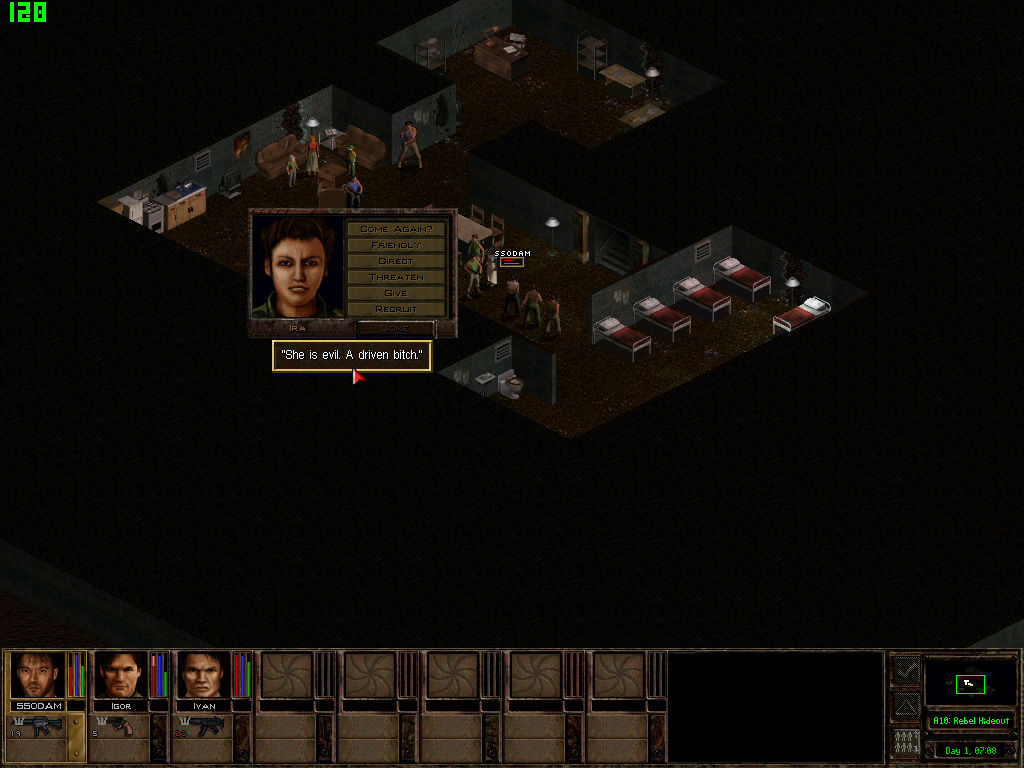Select the Give option
1024x768 pixels.
[x=396, y=293]
